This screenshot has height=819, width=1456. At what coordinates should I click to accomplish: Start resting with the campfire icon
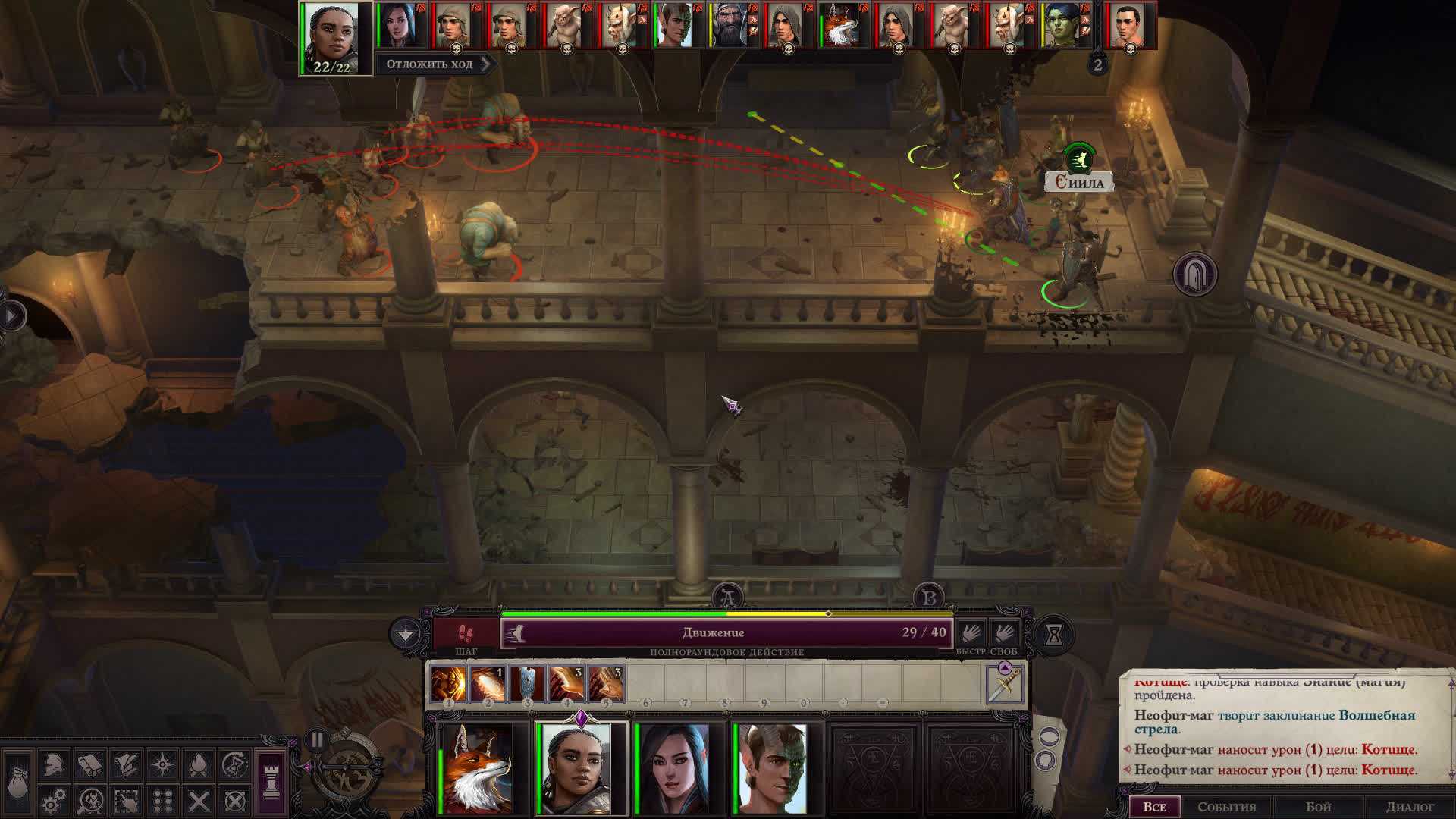click(199, 764)
